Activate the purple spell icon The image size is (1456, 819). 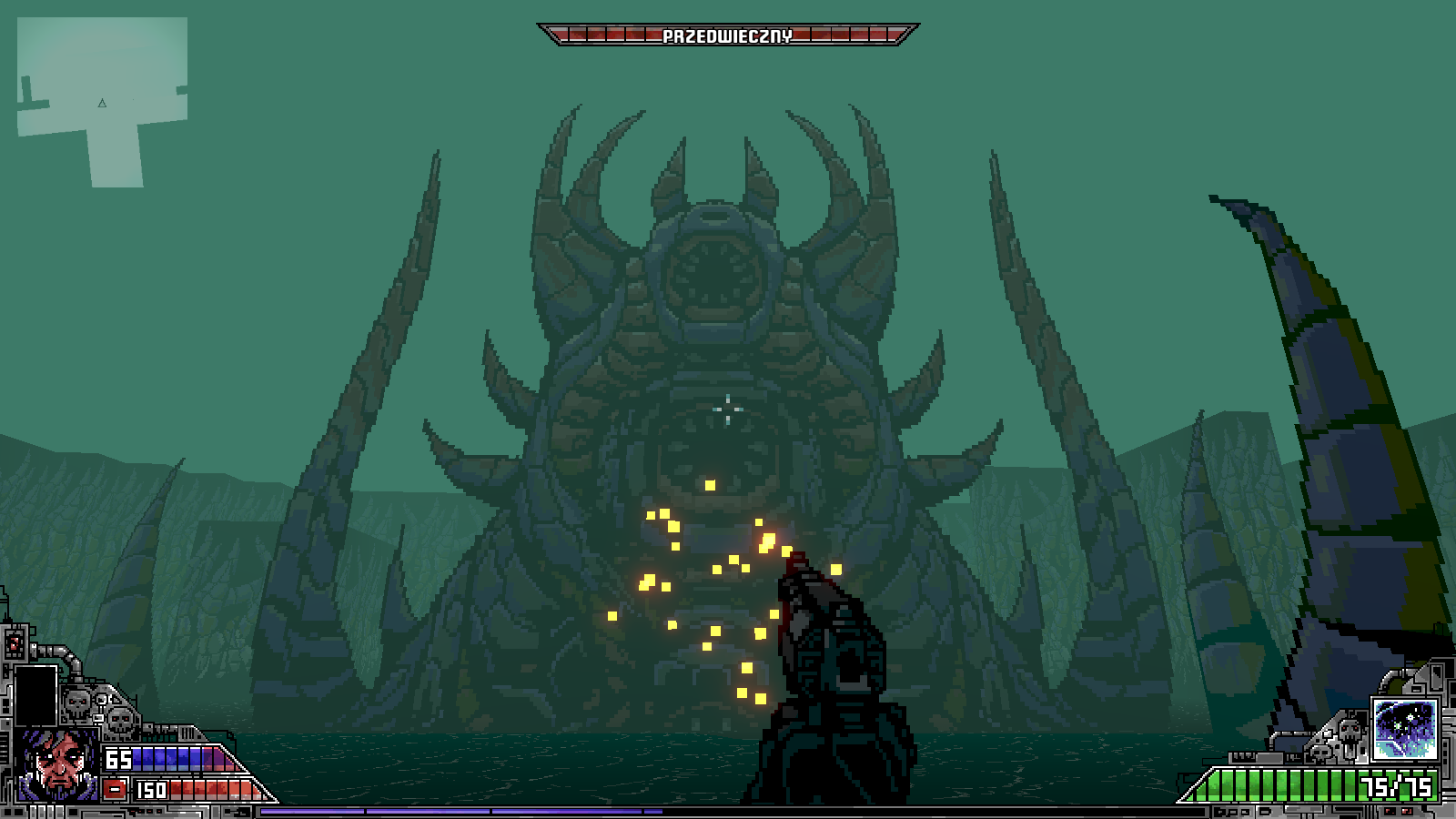pyautogui.click(x=1404, y=729)
